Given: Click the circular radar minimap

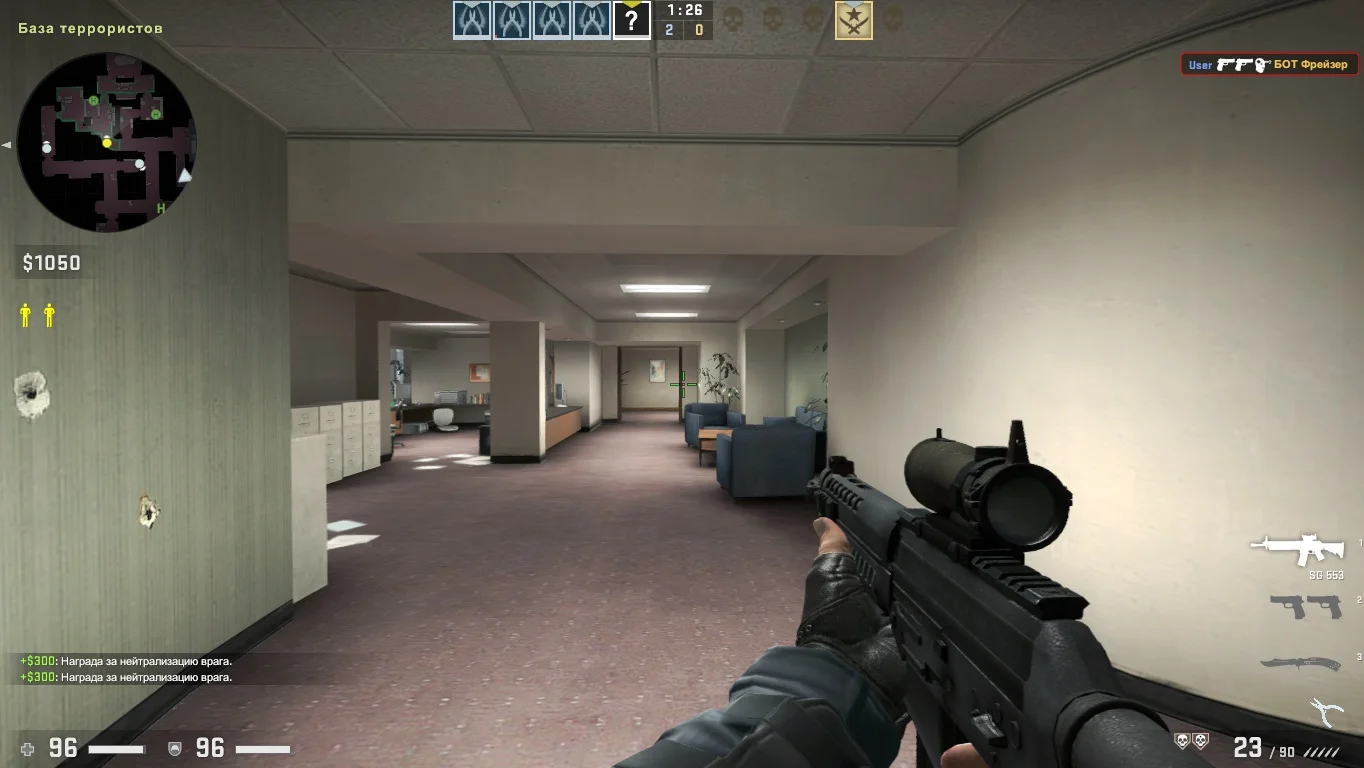Looking at the screenshot, I should click(107, 142).
